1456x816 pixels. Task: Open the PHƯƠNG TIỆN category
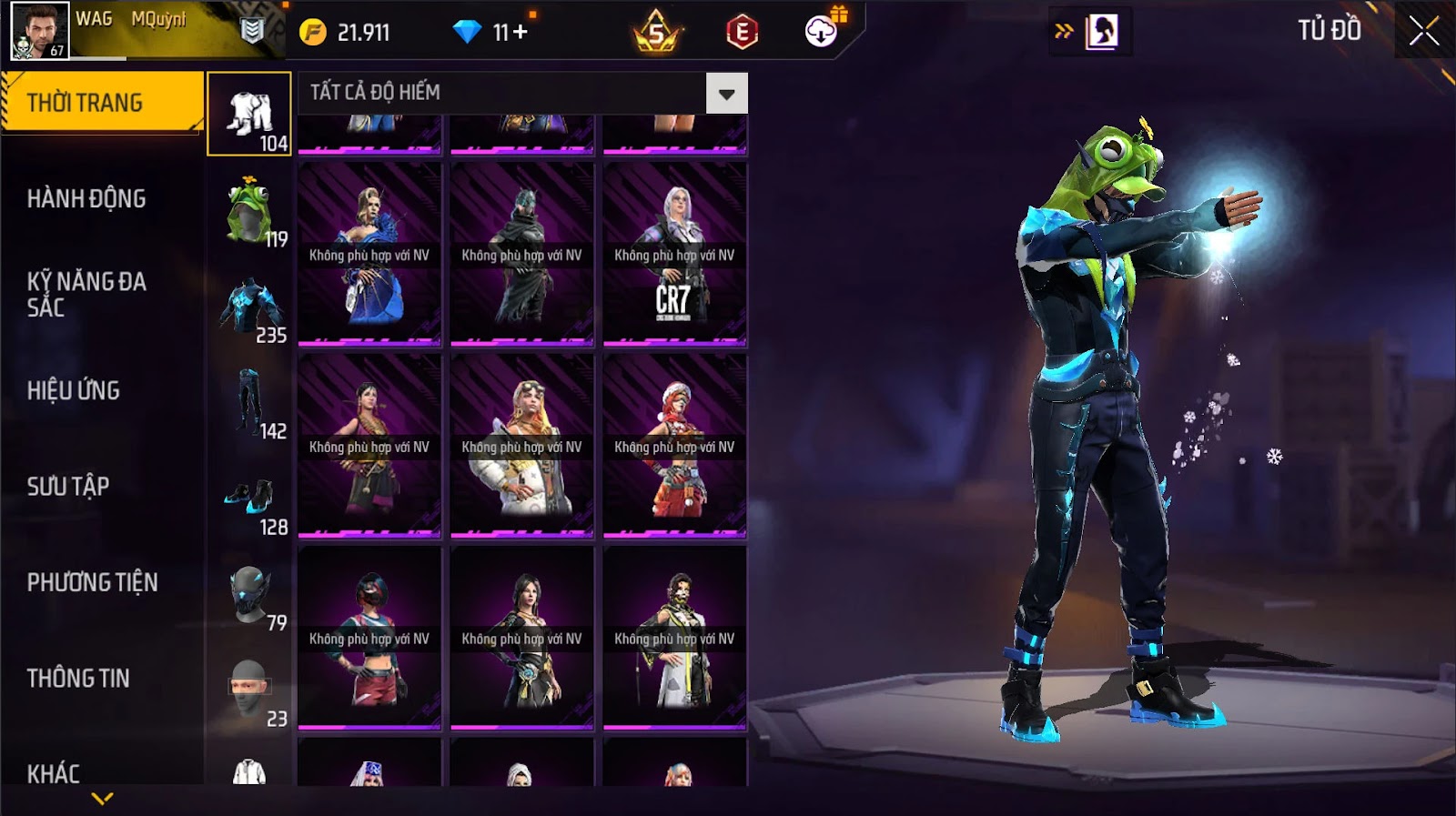click(x=92, y=582)
